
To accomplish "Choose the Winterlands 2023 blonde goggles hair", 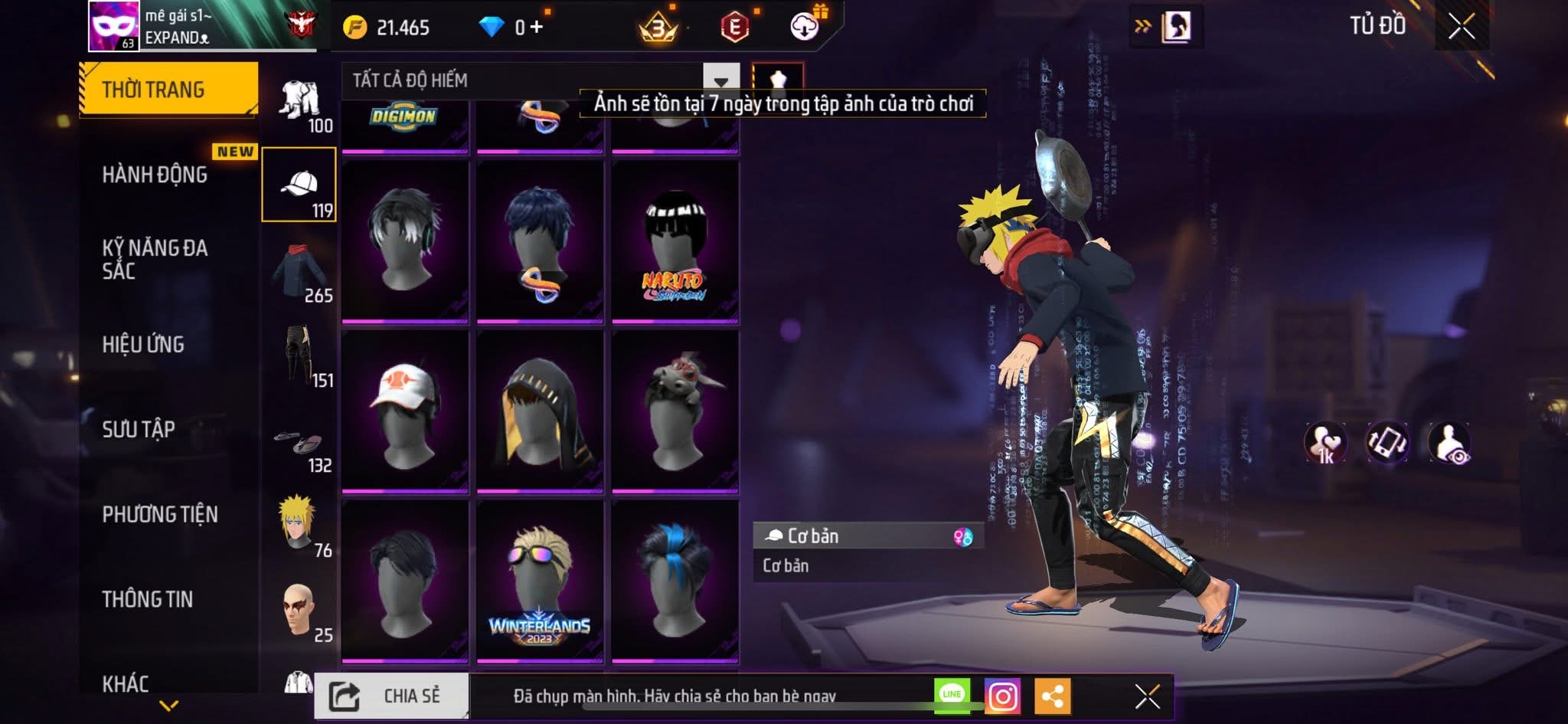I will 540,581.
